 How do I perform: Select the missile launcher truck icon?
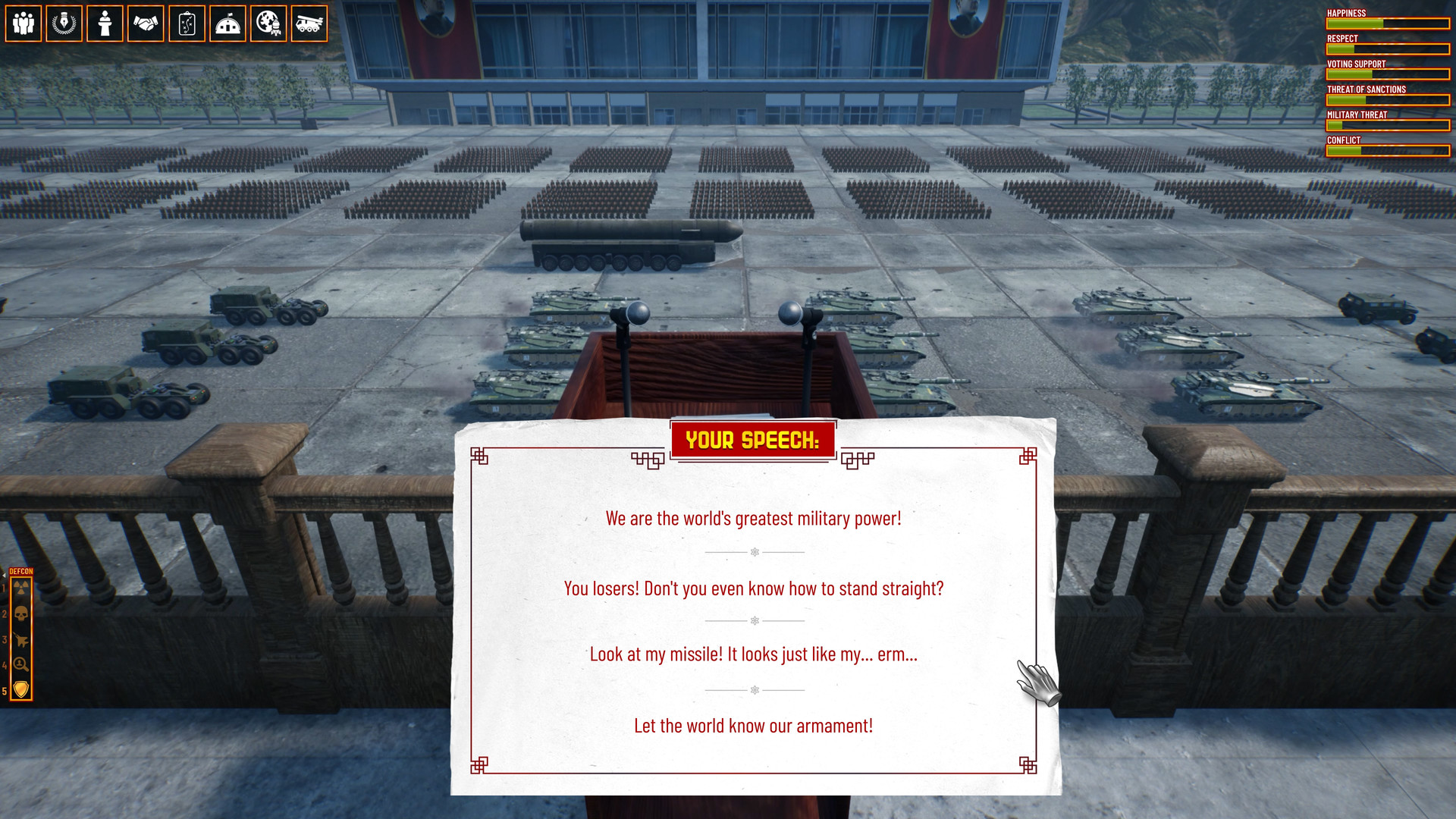(x=309, y=24)
